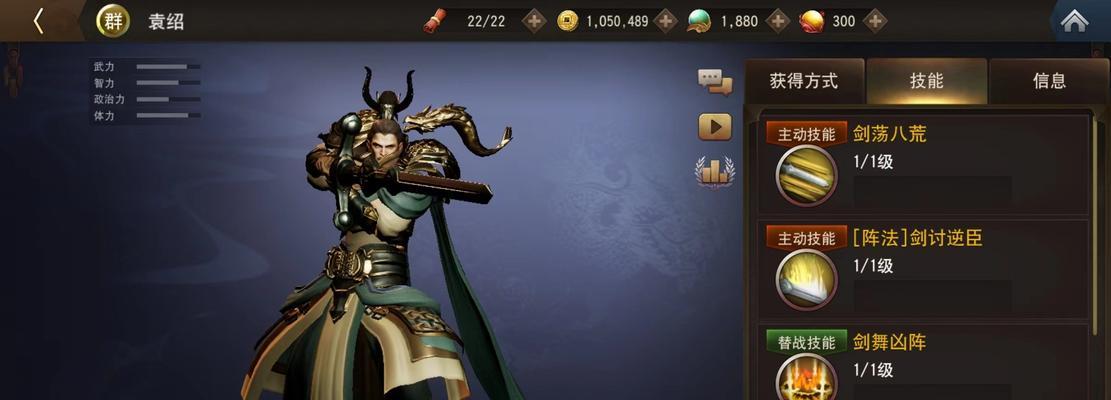Viewport: 1111px width, 400px height.
Task: Open the 信息 tab
Action: (1049, 81)
